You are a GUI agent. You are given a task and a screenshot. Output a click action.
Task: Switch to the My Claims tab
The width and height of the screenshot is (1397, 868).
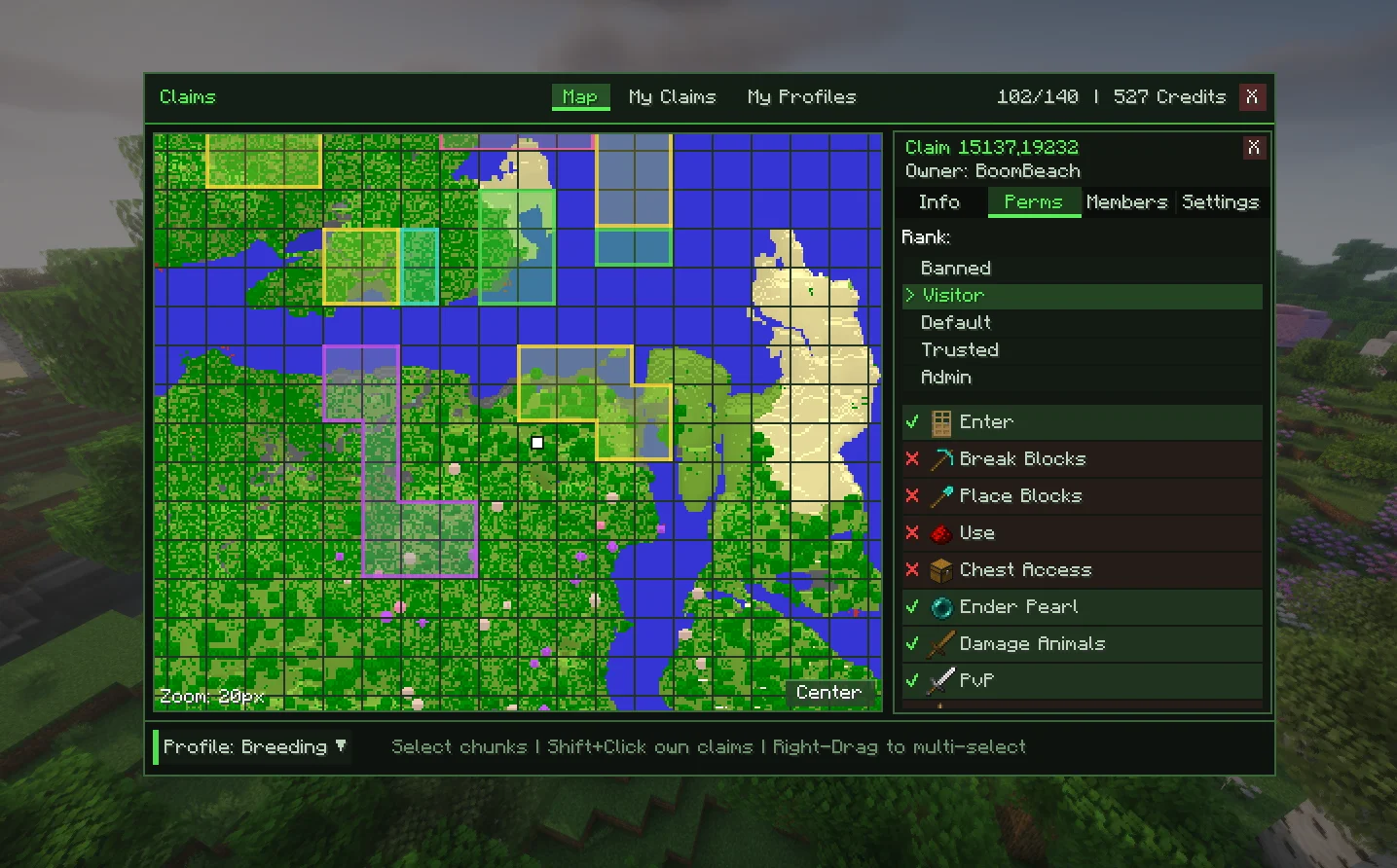click(672, 96)
